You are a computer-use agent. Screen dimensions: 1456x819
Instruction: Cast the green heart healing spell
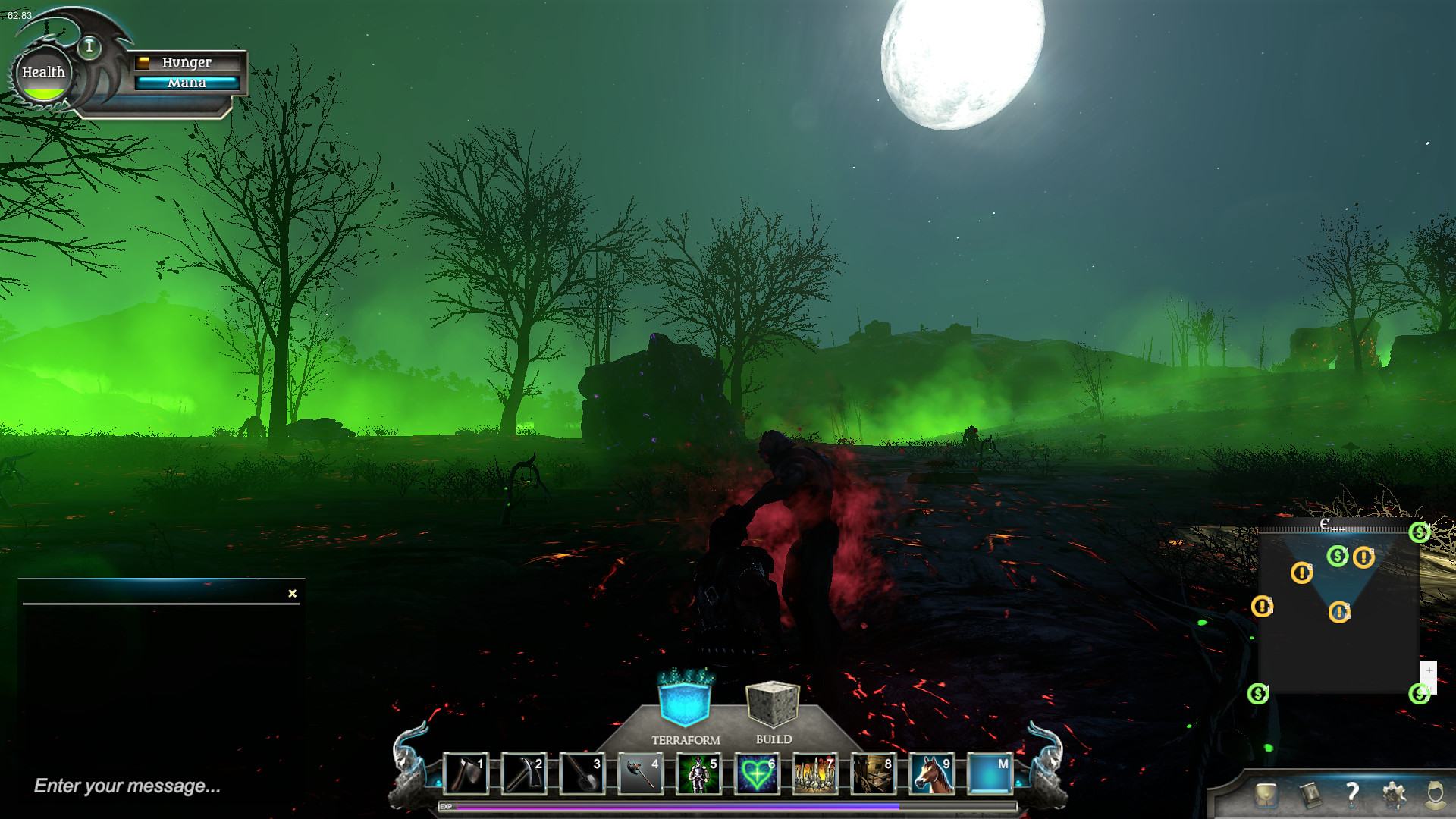[x=757, y=774]
